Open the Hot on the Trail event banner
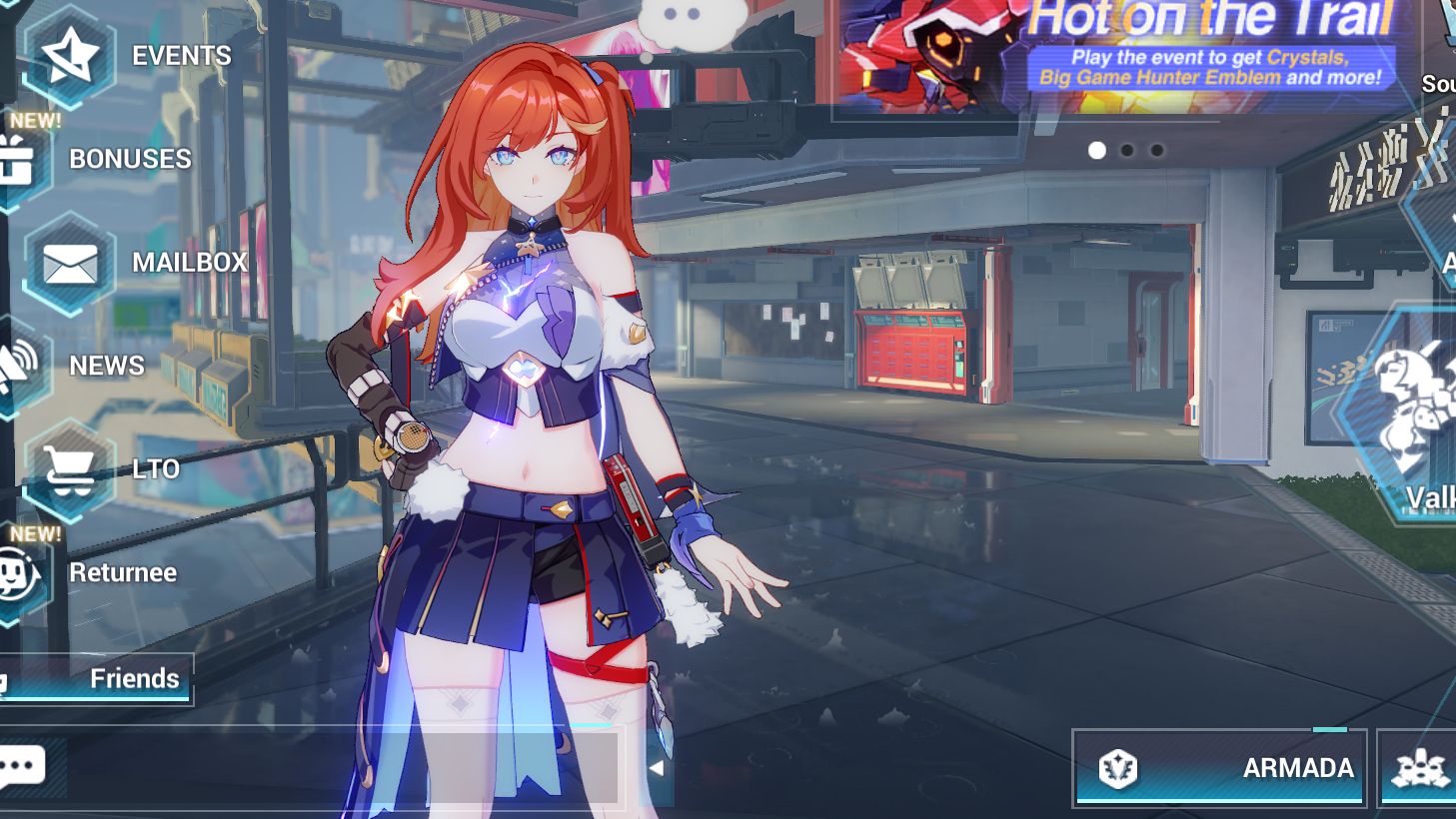Image resolution: width=1456 pixels, height=819 pixels. tap(1129, 55)
